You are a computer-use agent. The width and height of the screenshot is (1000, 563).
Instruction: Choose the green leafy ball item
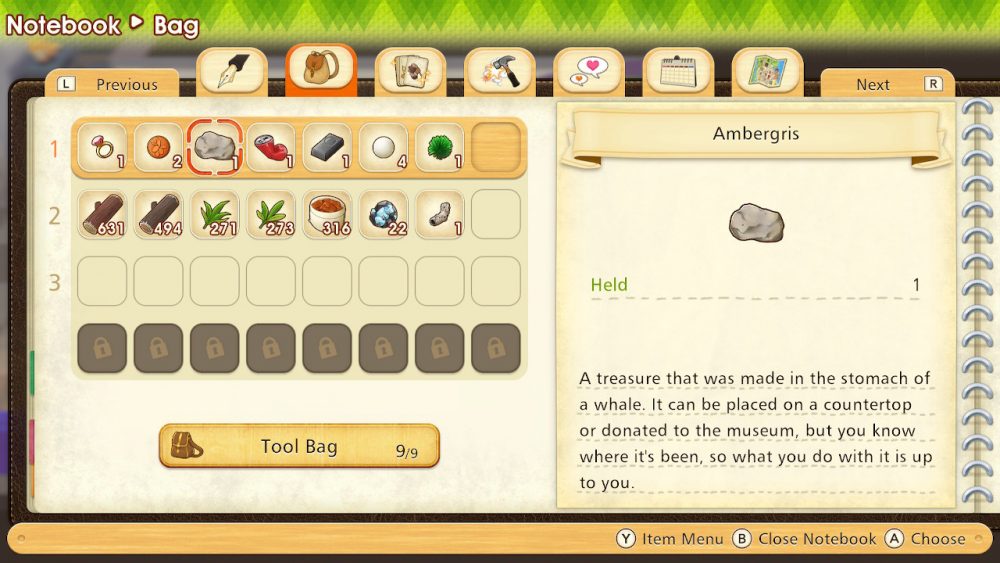tap(439, 148)
